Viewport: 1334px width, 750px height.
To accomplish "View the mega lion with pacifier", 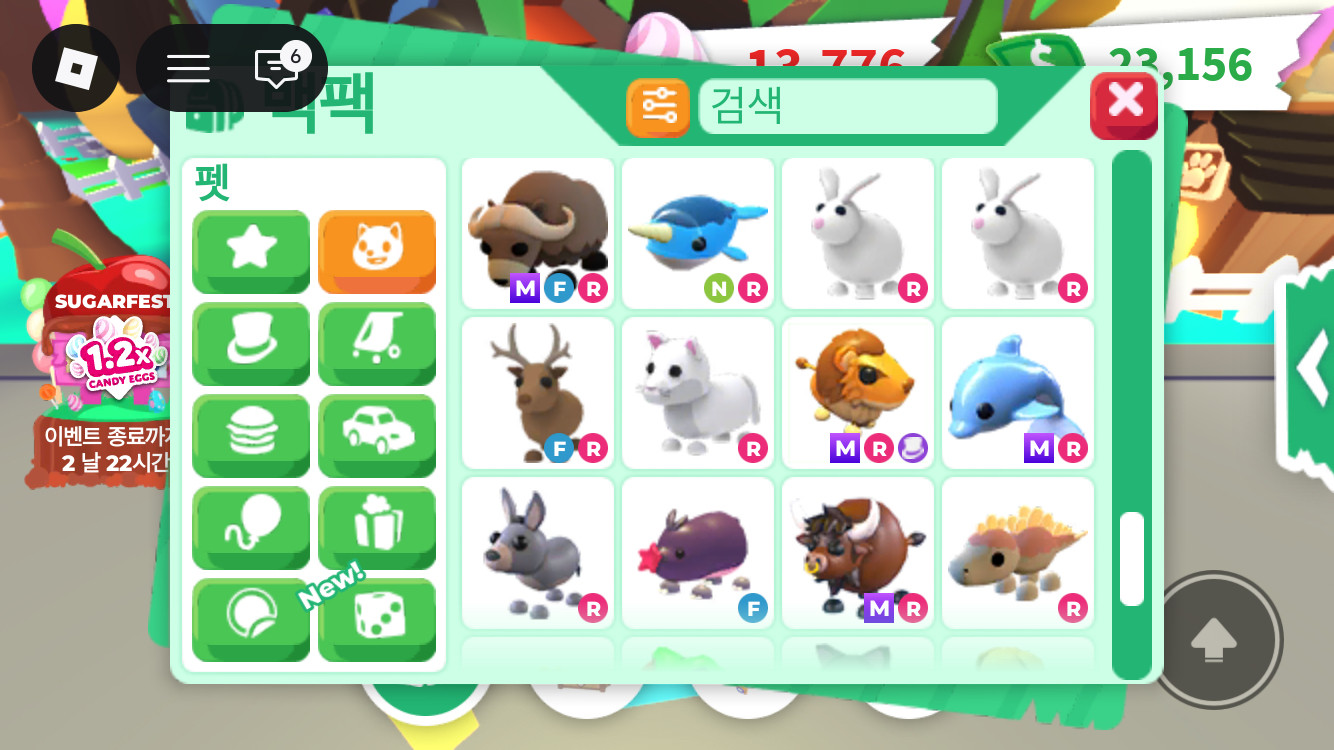I will pos(857,390).
